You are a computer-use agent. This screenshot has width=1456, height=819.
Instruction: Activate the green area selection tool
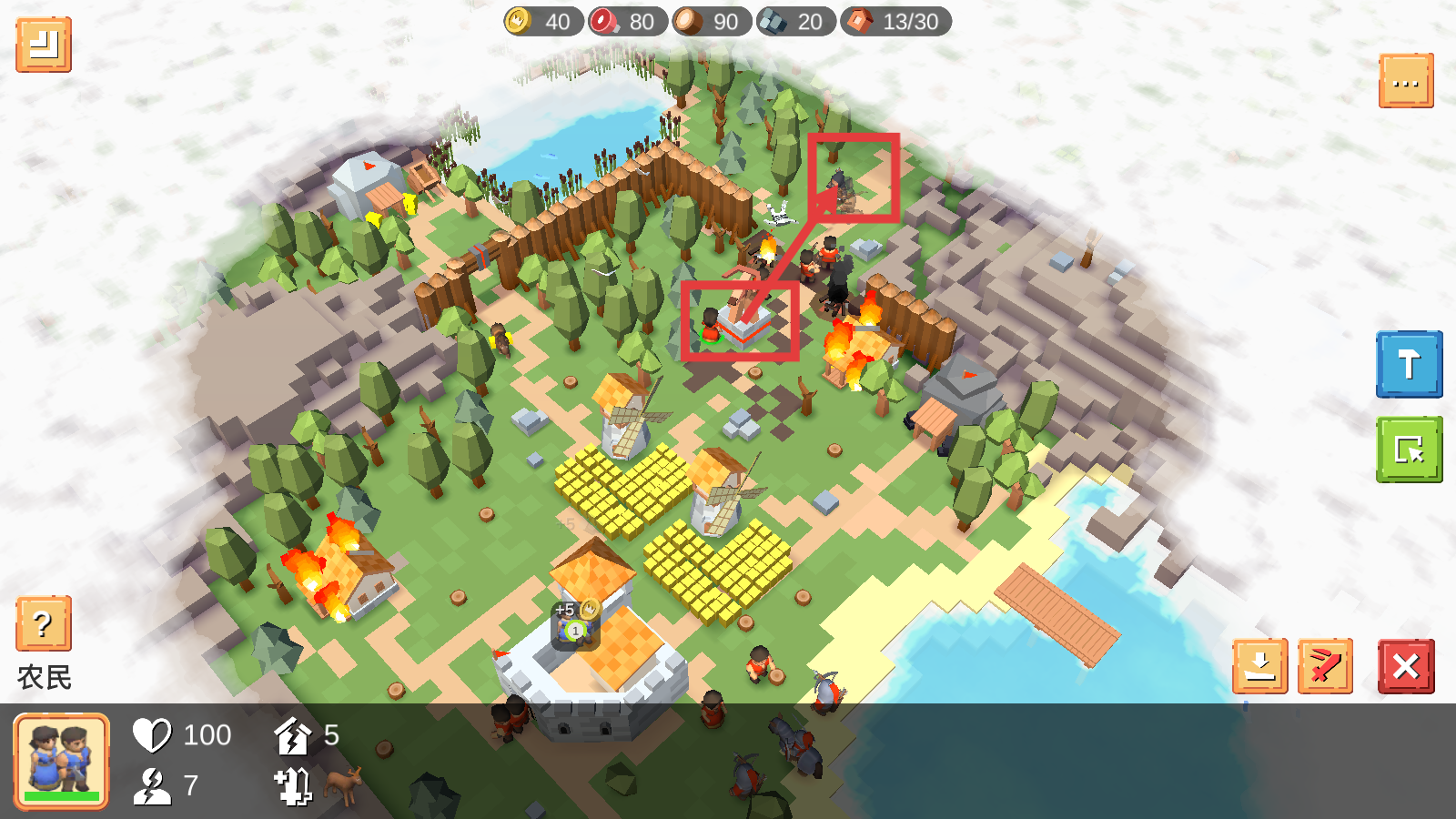[1409, 450]
